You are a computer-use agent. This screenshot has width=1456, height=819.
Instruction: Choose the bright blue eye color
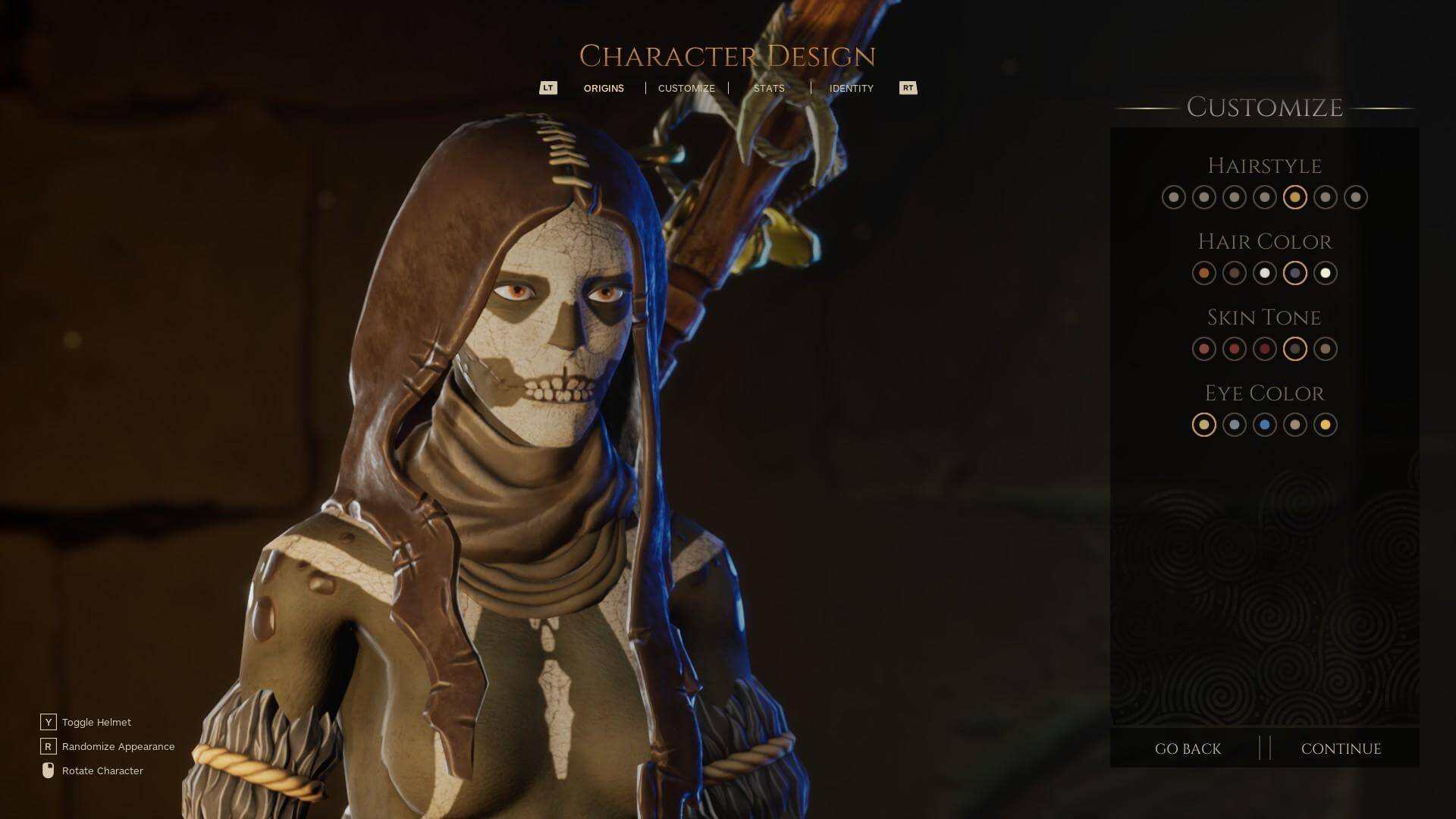1264,425
